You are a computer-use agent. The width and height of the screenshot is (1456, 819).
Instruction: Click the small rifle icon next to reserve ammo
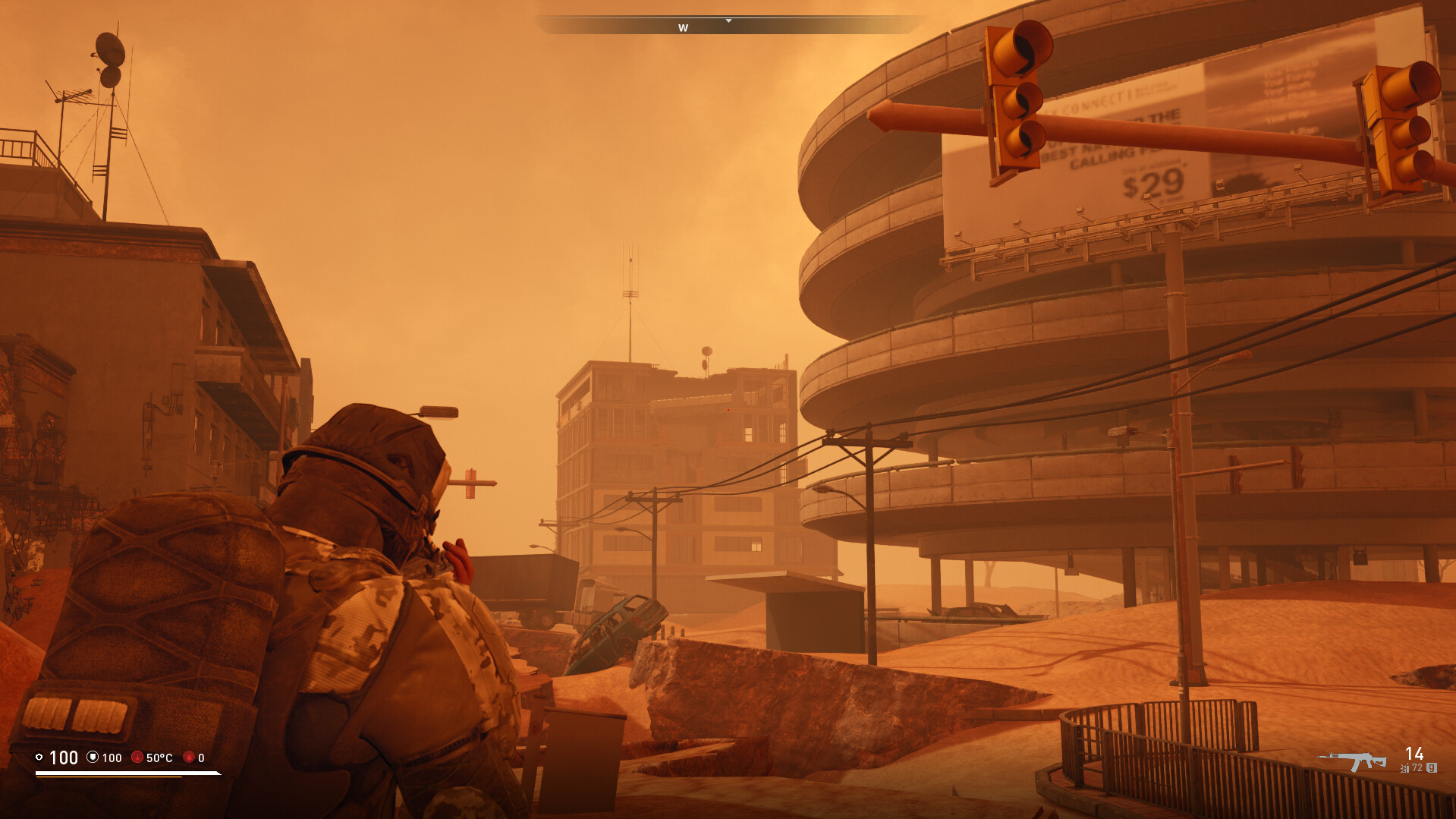pyautogui.click(x=1404, y=767)
